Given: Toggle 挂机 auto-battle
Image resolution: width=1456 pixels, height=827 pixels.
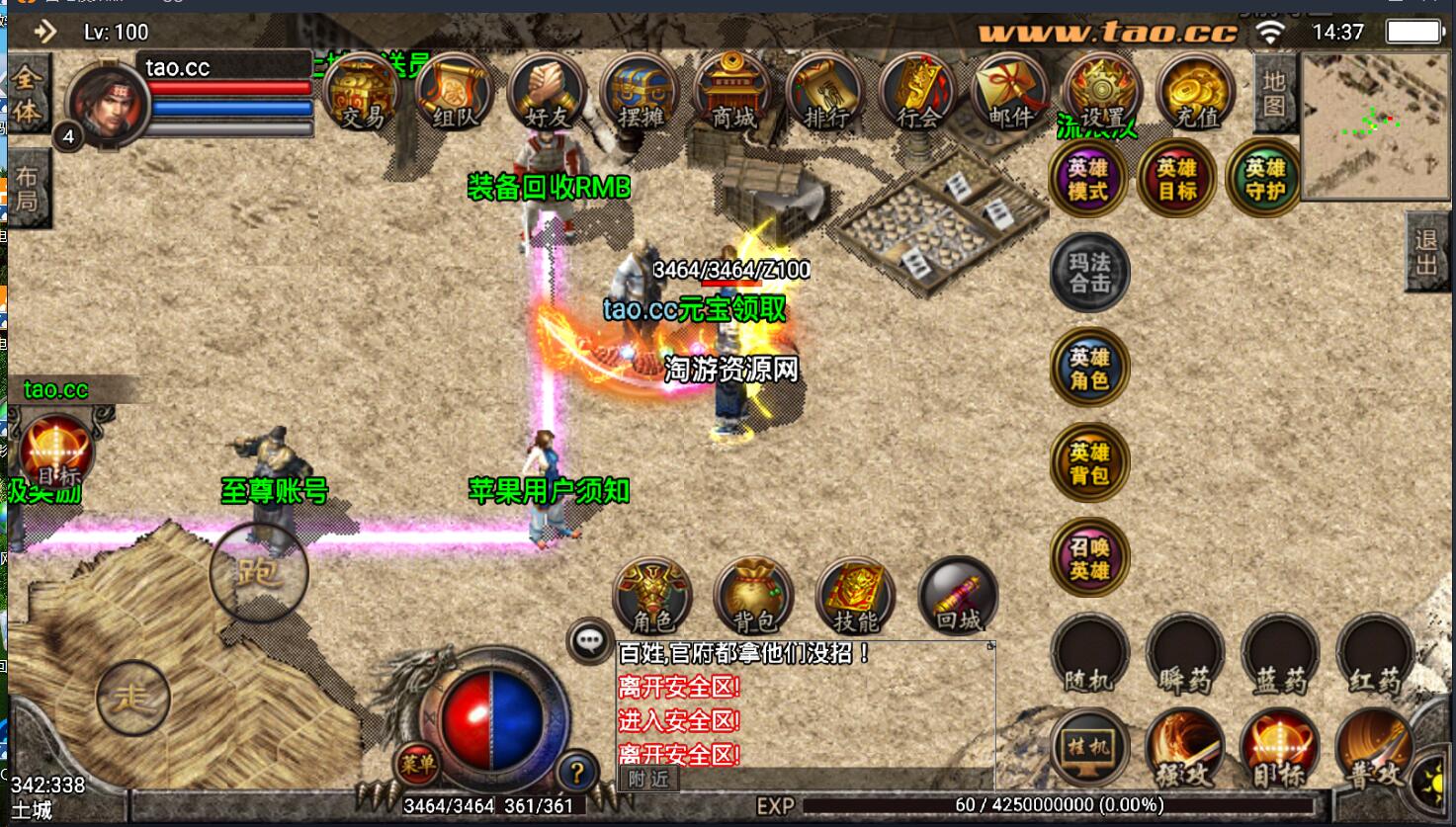Looking at the screenshot, I should tap(1089, 748).
